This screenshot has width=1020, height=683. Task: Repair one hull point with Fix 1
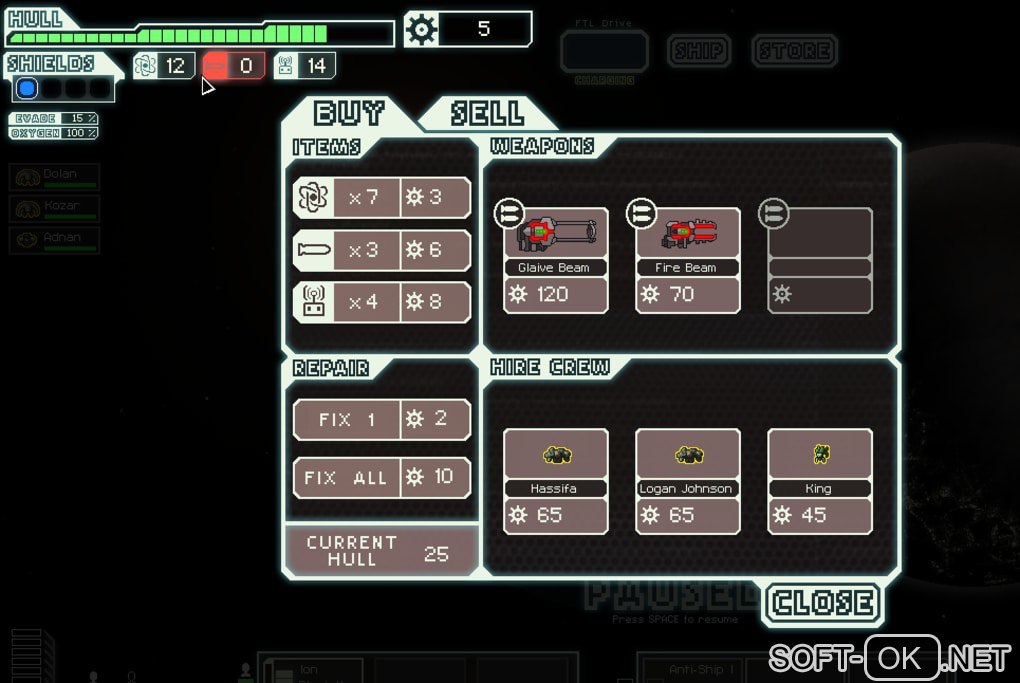click(381, 420)
